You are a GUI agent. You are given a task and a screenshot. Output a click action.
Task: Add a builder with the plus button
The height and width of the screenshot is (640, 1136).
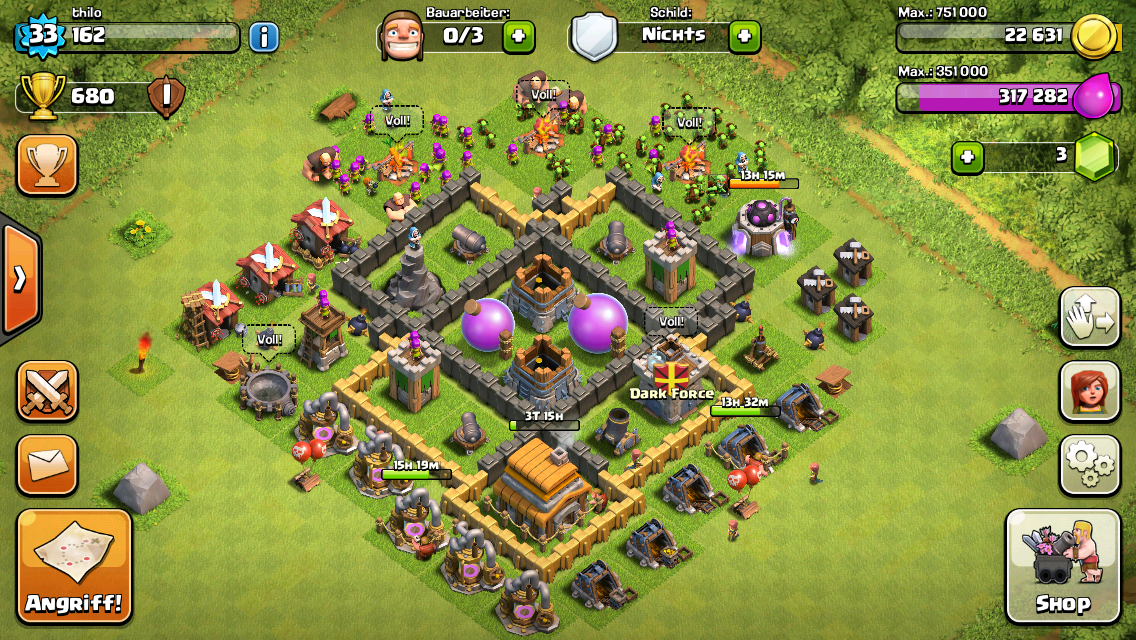click(518, 37)
